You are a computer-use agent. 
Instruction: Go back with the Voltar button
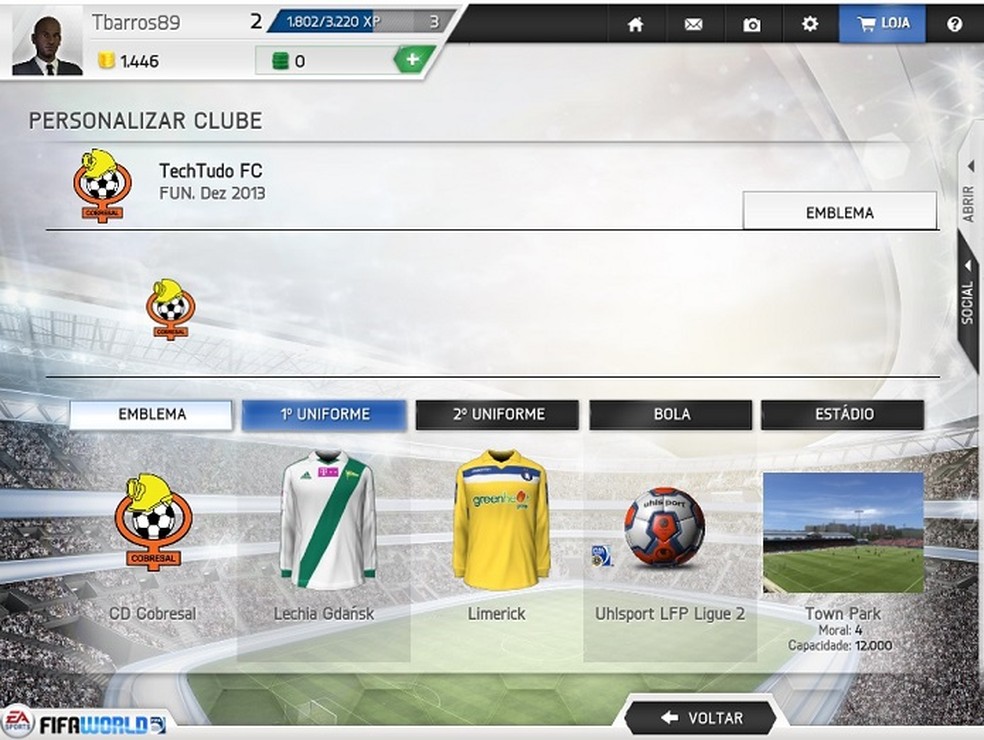(x=701, y=717)
